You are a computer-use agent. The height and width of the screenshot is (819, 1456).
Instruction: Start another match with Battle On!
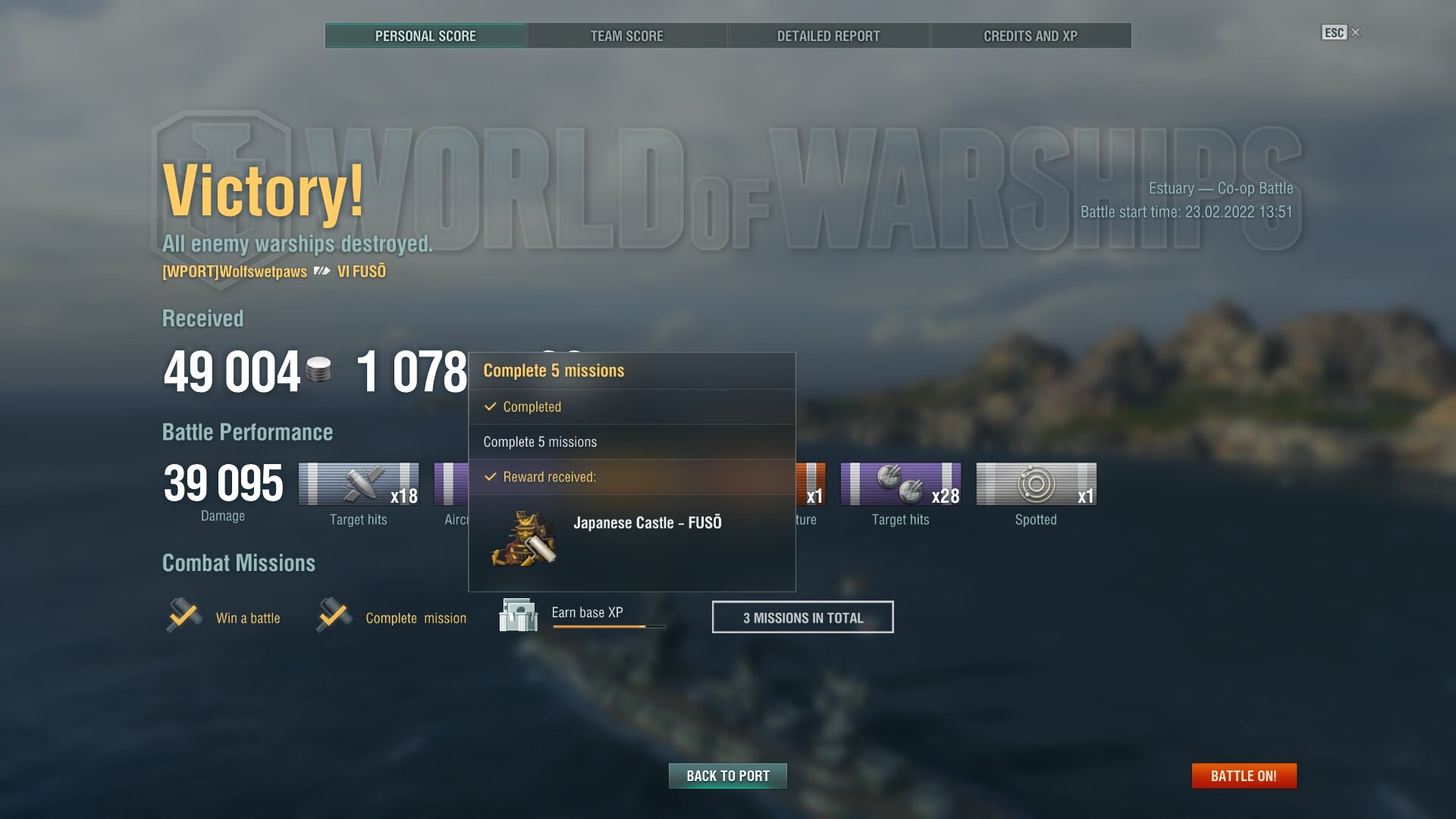pyautogui.click(x=1244, y=776)
